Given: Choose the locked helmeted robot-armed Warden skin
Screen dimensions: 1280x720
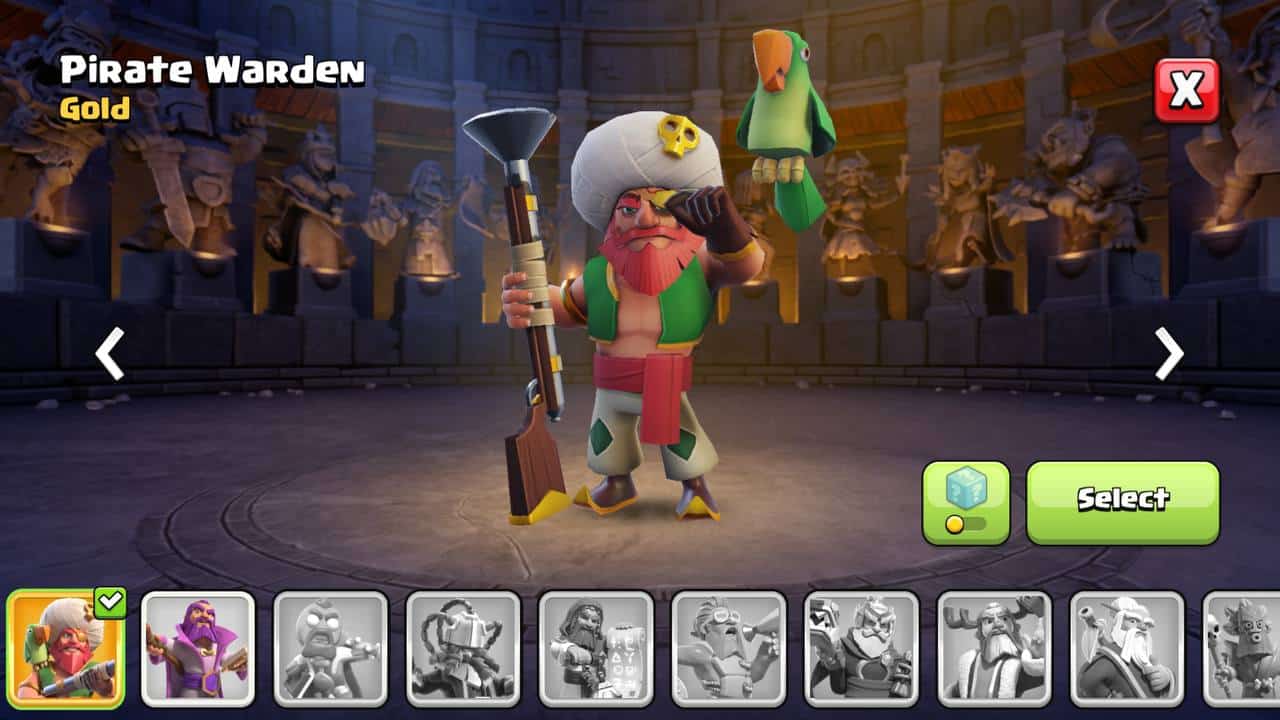Looking at the screenshot, I should point(463,648).
